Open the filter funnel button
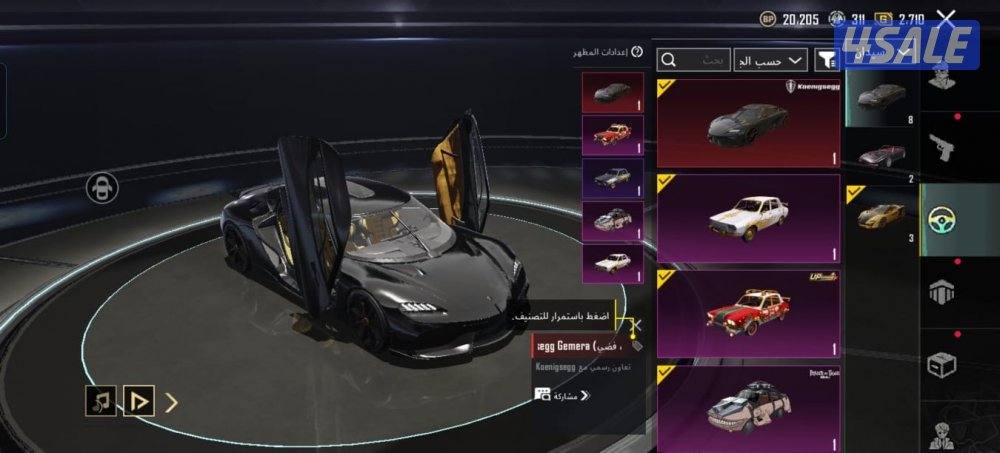1000x453 pixels. [x=826, y=61]
